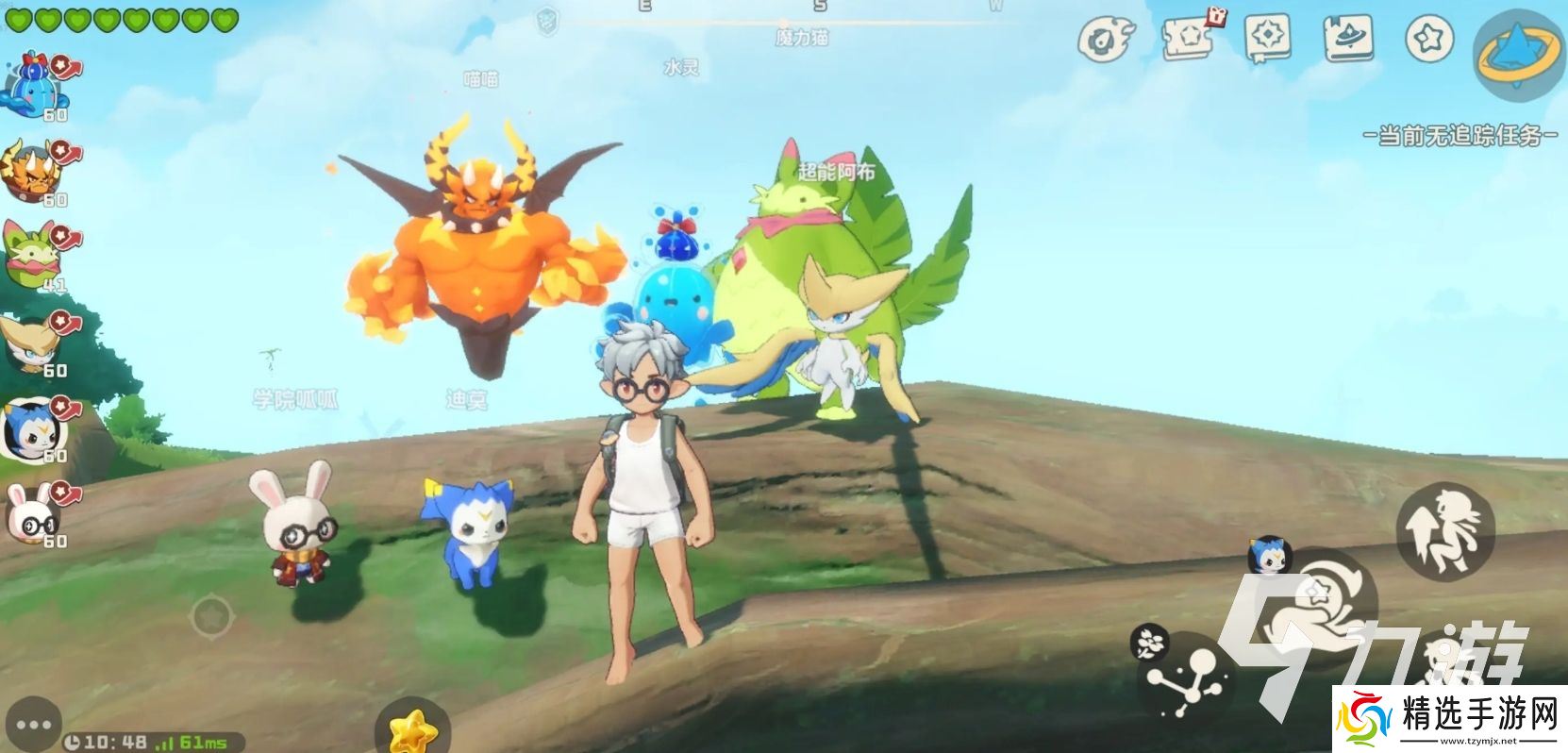Open the rocket-shaped icon in the top bar
1568x753 pixels.
pos(1107,41)
